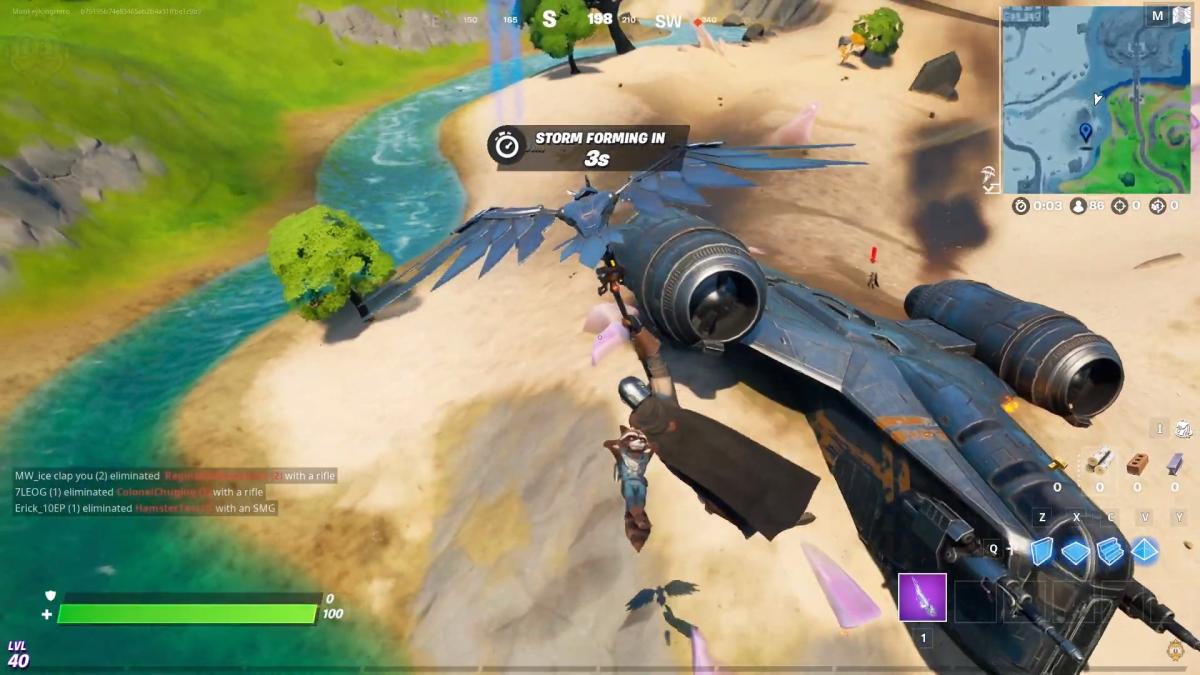Choose the stairs building piece
The image size is (1200, 675).
click(x=1110, y=551)
